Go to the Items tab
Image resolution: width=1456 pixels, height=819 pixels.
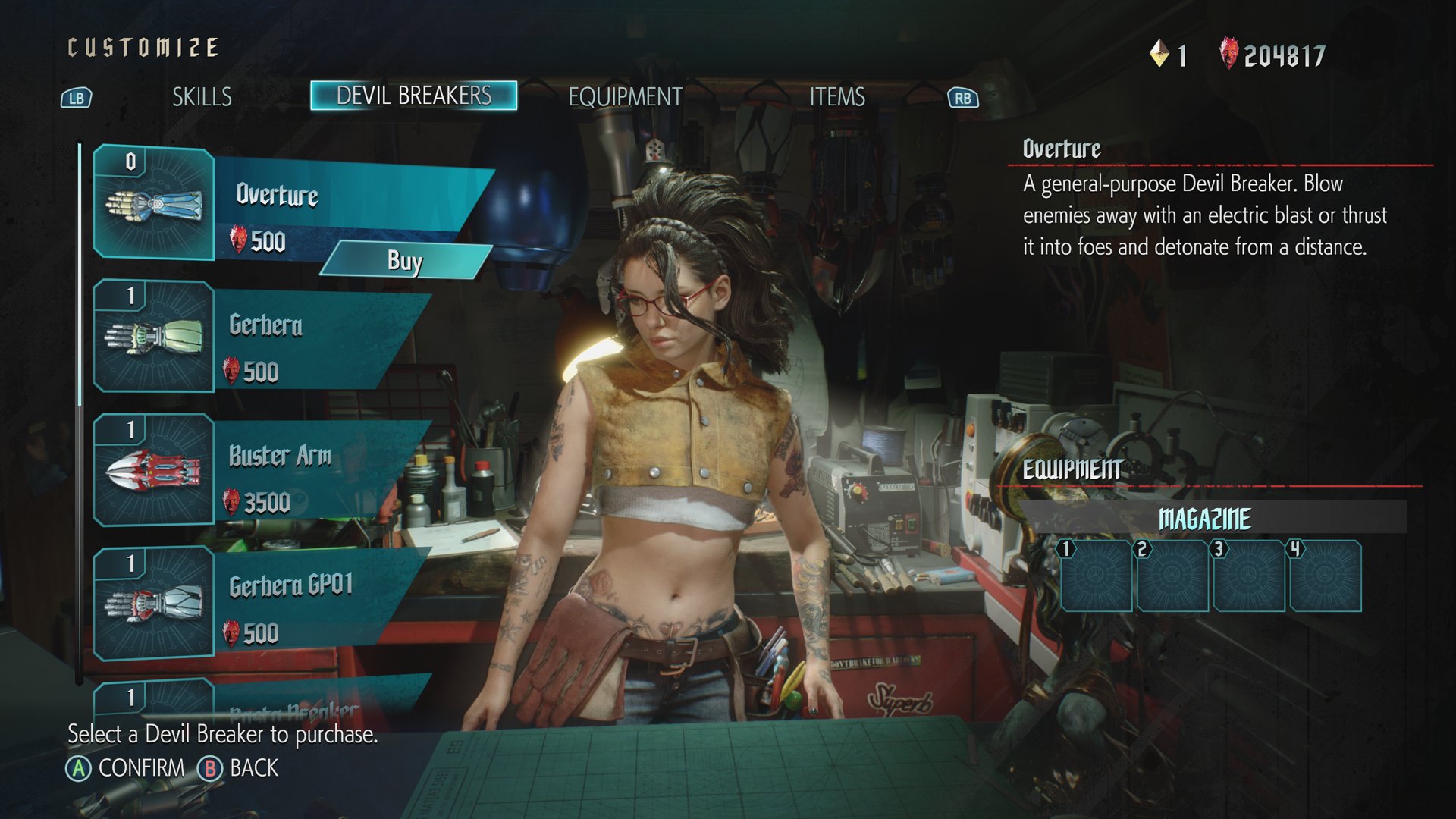click(x=836, y=97)
